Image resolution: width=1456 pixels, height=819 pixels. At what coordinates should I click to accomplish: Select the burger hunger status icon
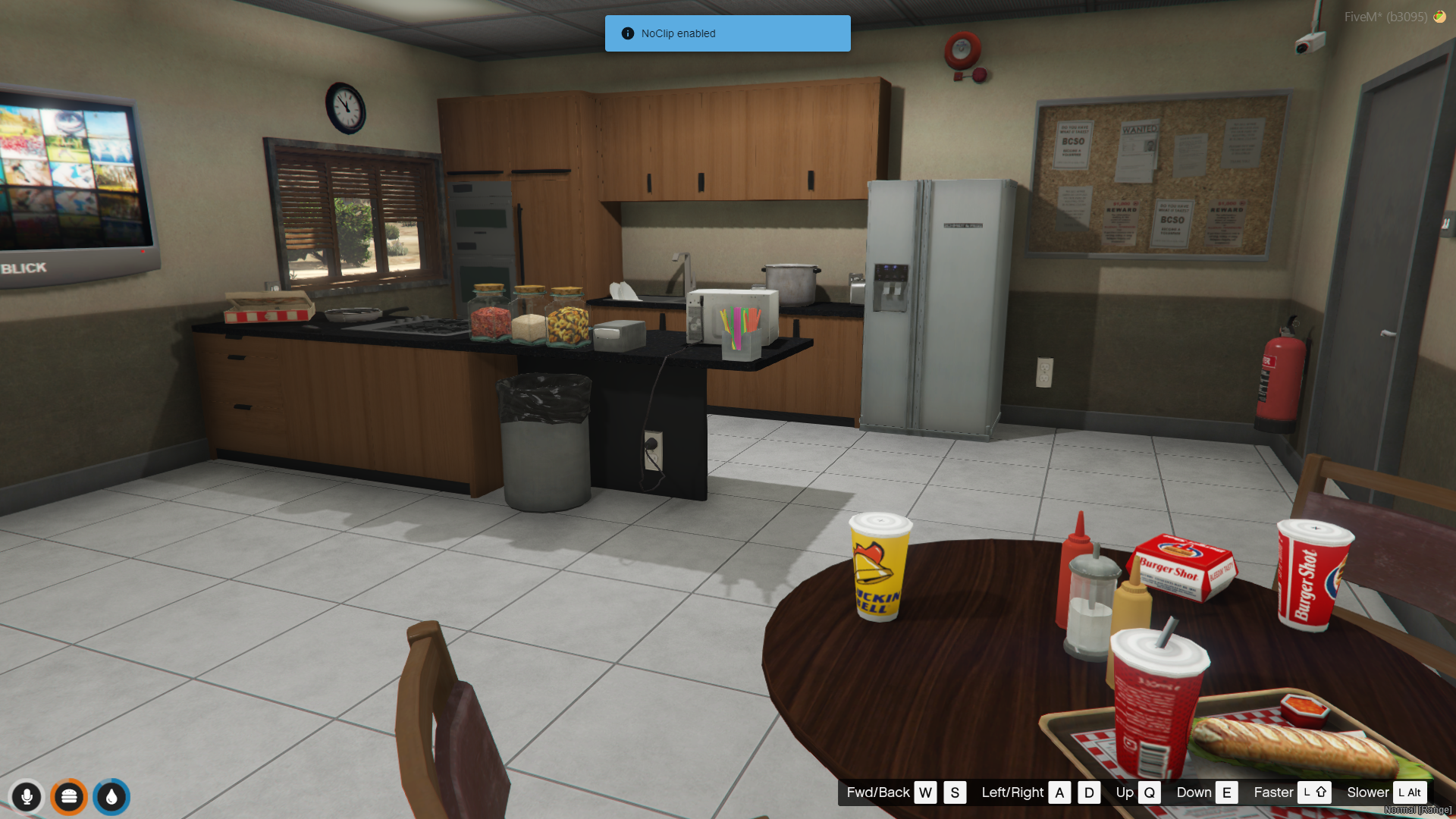pos(69,797)
